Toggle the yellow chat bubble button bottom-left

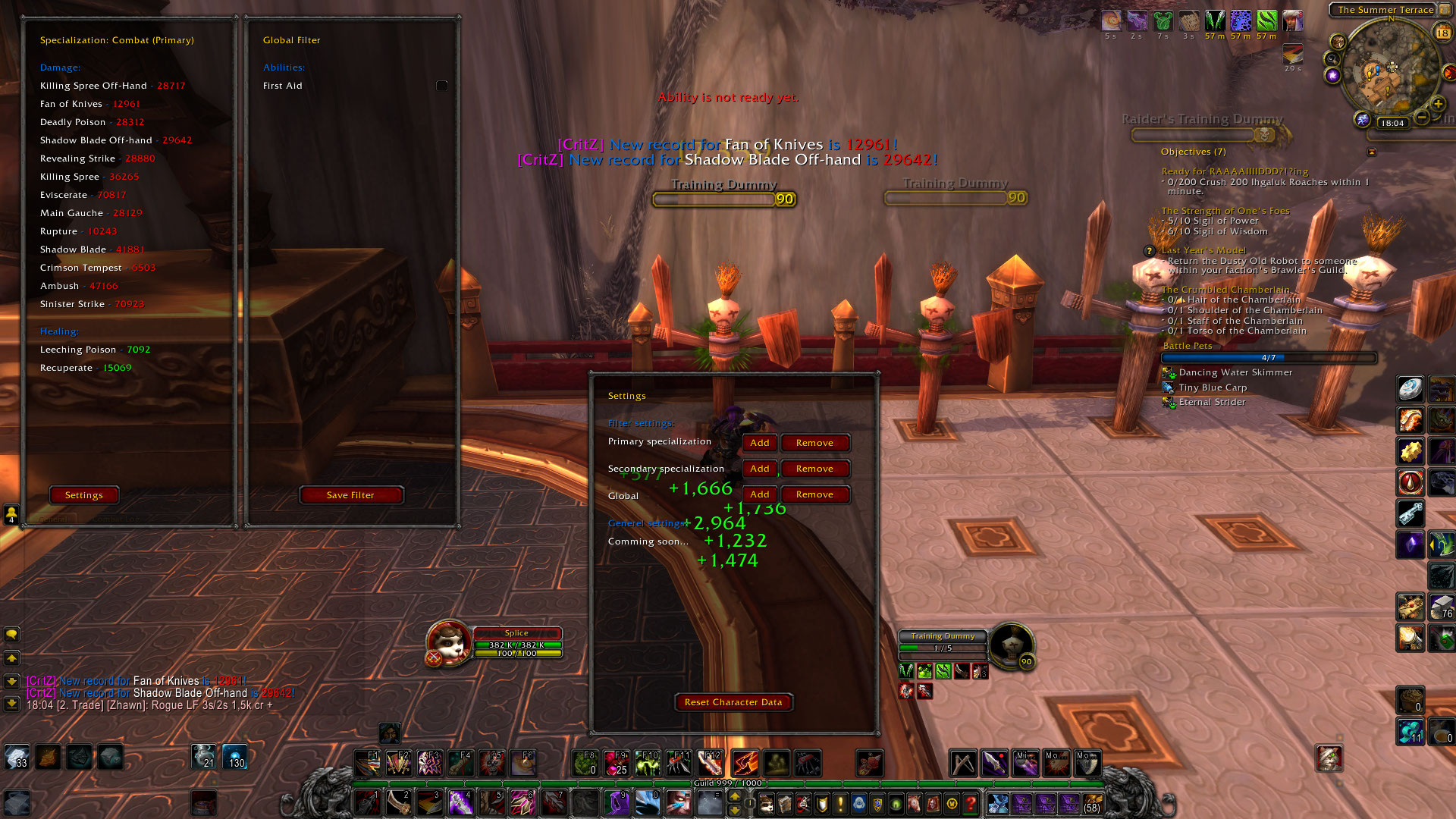(11, 635)
